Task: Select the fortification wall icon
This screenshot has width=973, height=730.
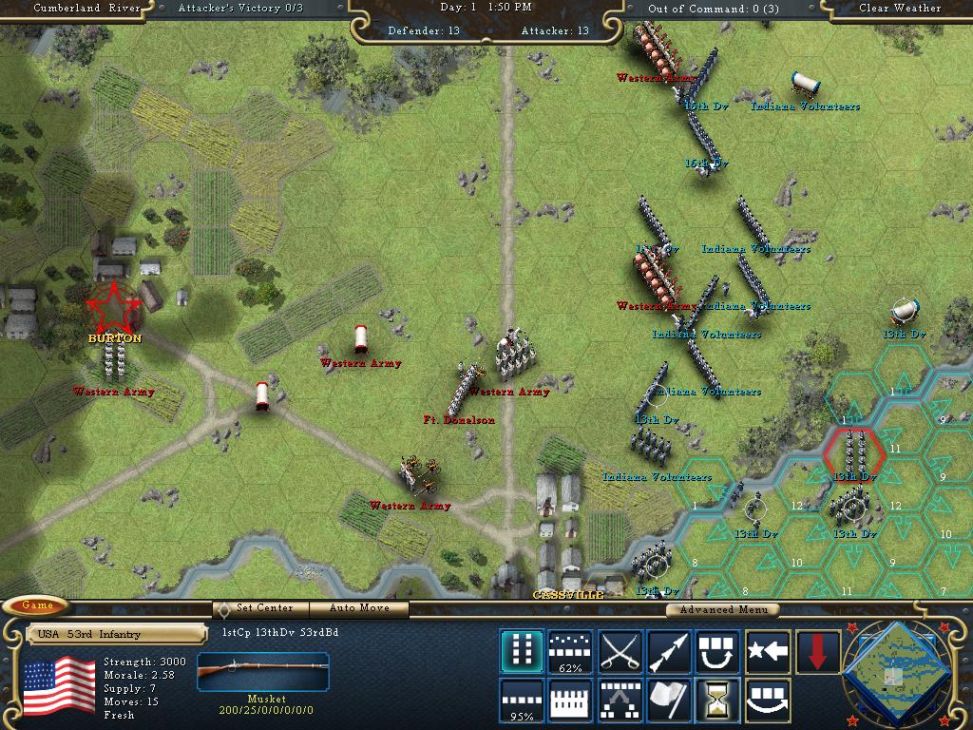Action: pos(570,699)
